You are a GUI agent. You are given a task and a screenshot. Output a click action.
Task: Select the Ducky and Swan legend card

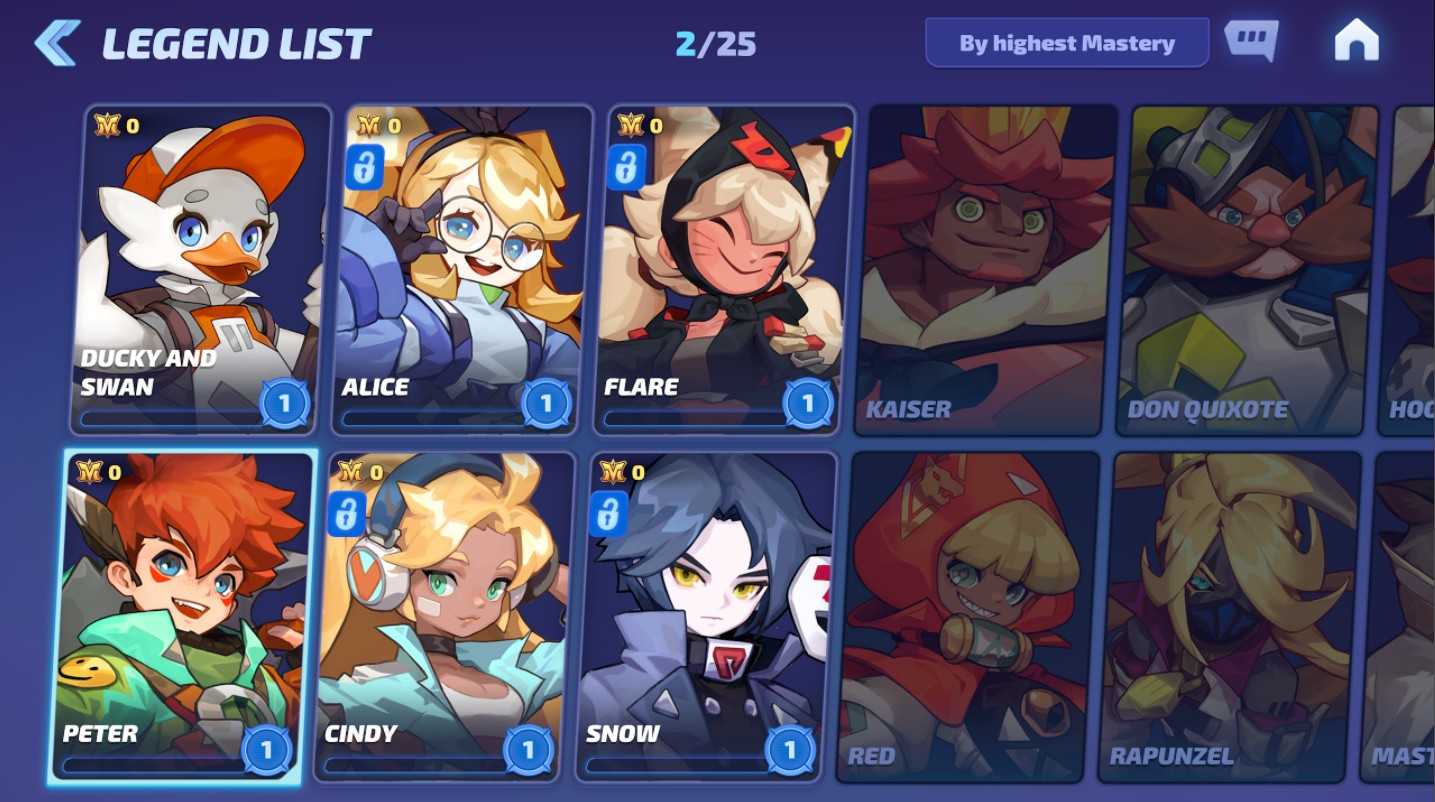point(201,270)
